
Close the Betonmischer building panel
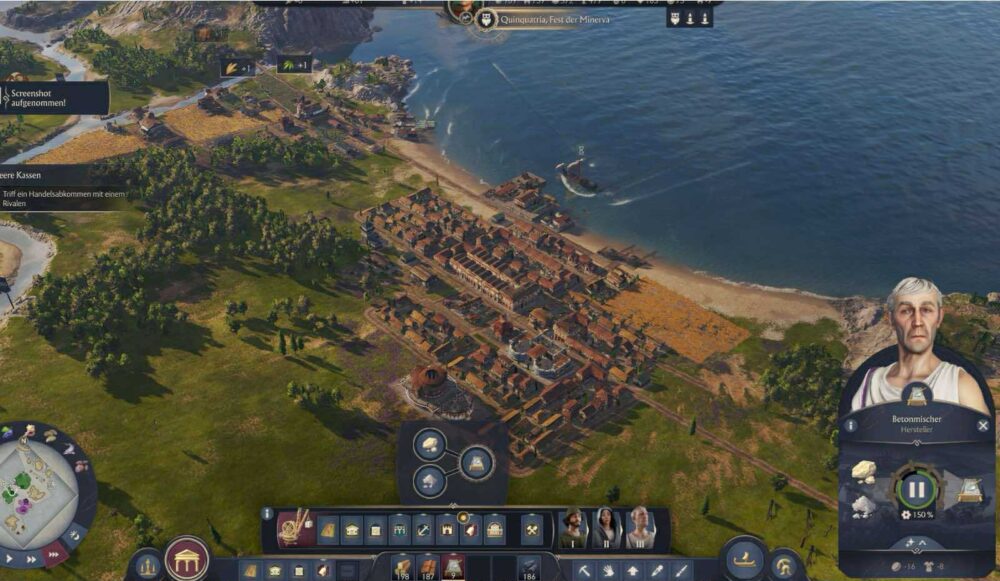[x=982, y=425]
